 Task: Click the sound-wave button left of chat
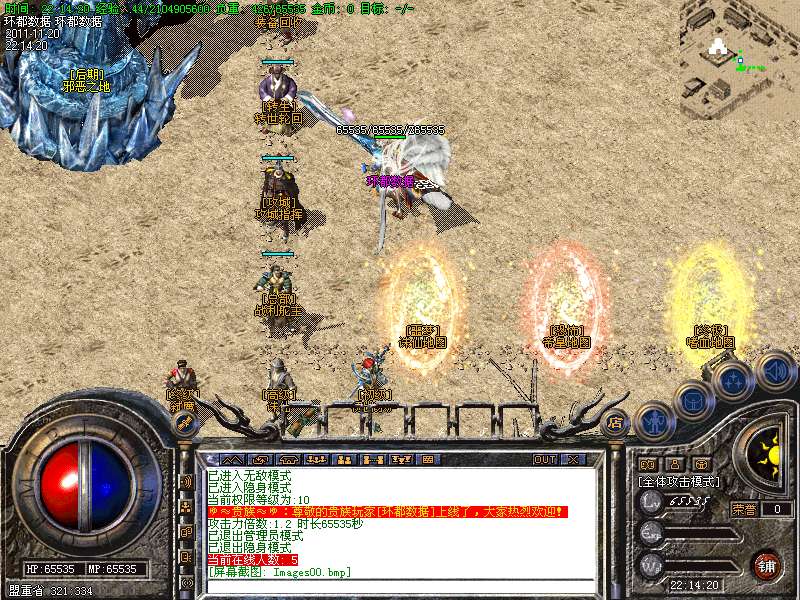point(186,482)
